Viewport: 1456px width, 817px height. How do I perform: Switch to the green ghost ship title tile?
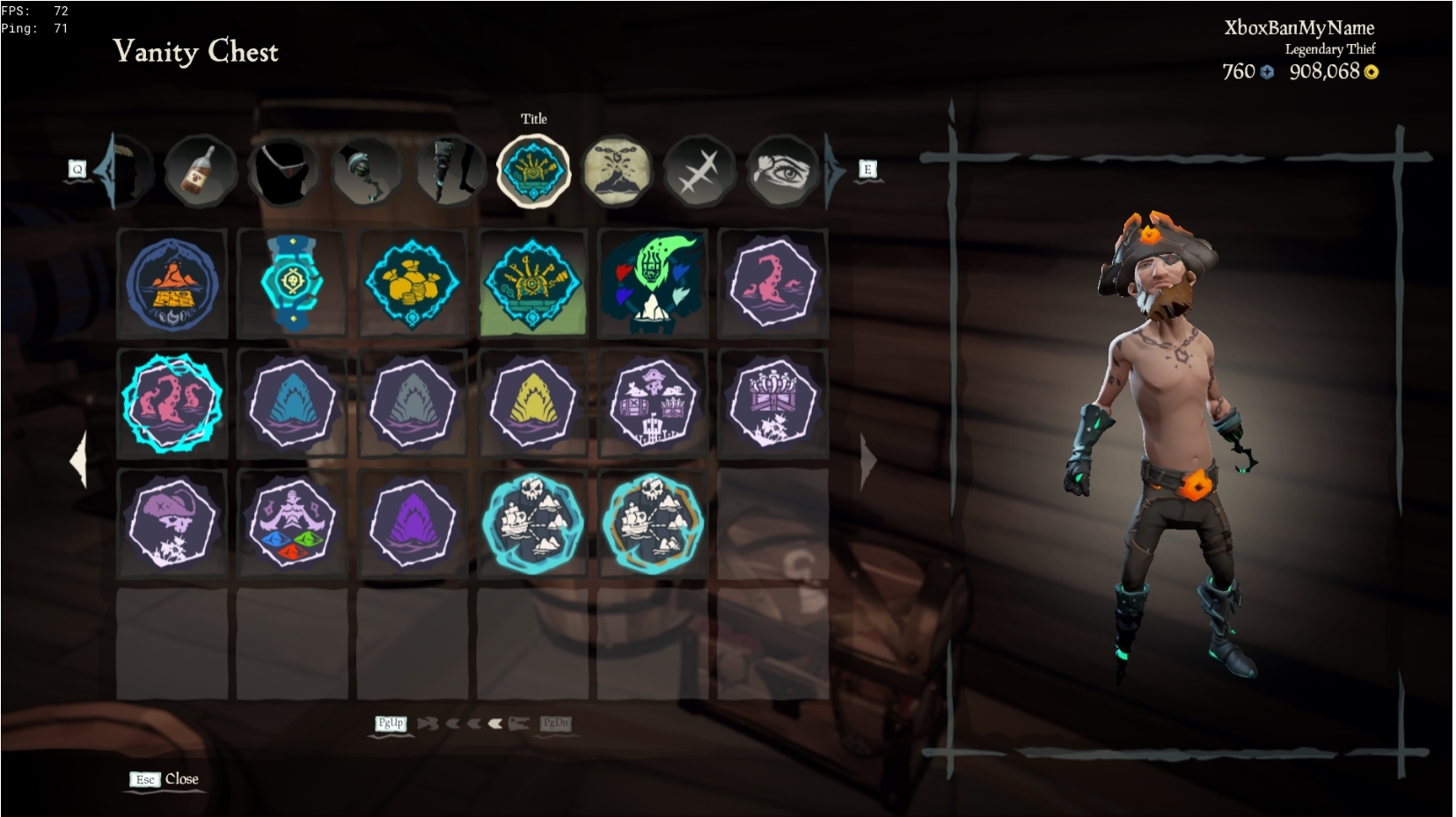(655, 280)
